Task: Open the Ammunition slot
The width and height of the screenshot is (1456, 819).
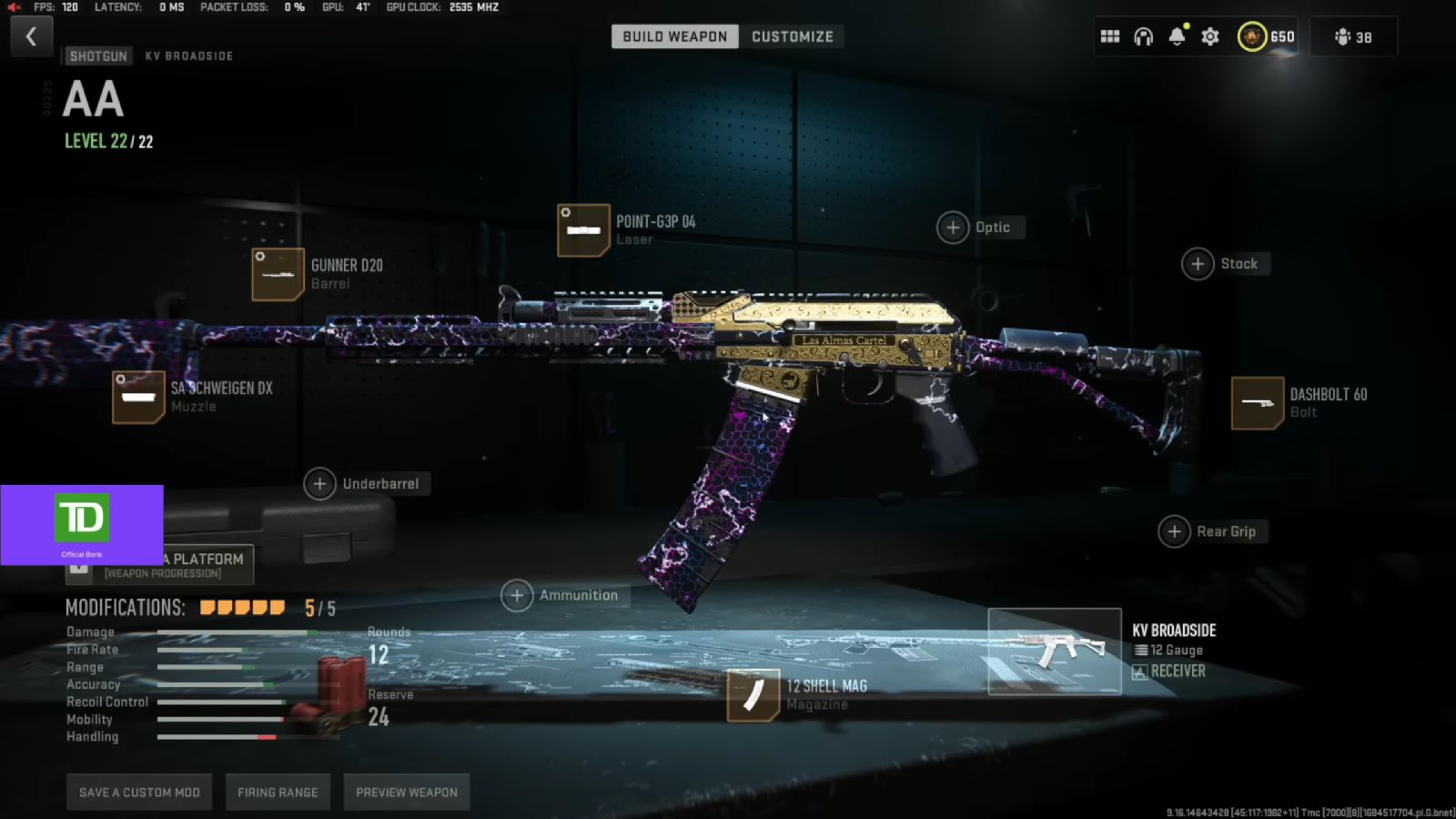Action: [x=517, y=595]
